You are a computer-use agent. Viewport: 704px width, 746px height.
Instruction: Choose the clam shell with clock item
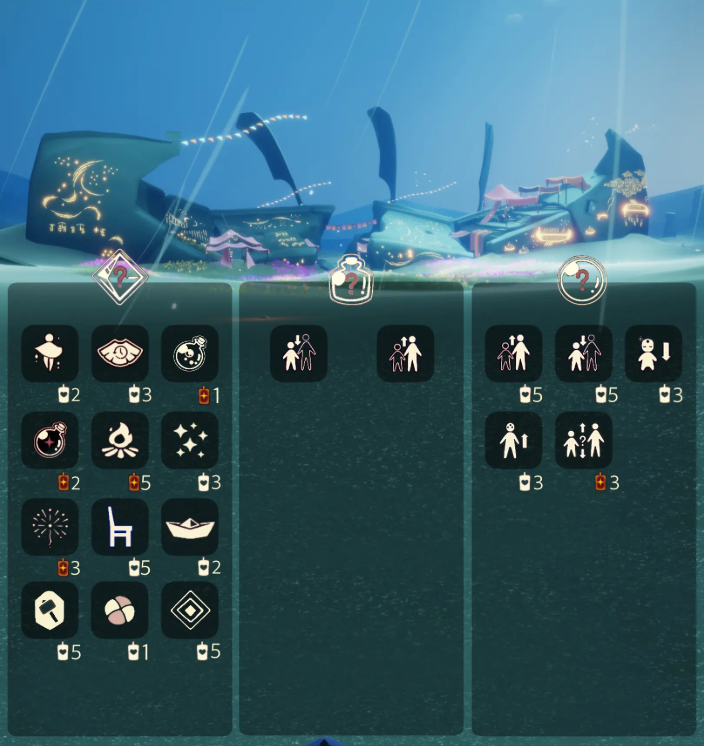pyautogui.click(x=120, y=353)
